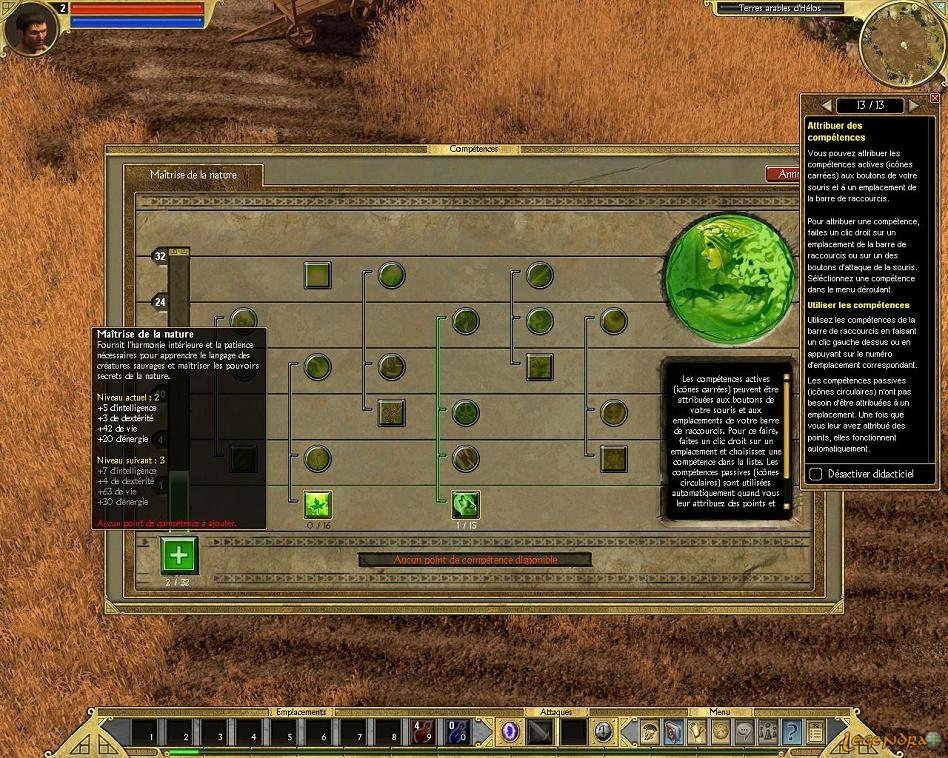This screenshot has height=758, width=948.
Task: Close the tutorial panel
Action: click(934, 98)
